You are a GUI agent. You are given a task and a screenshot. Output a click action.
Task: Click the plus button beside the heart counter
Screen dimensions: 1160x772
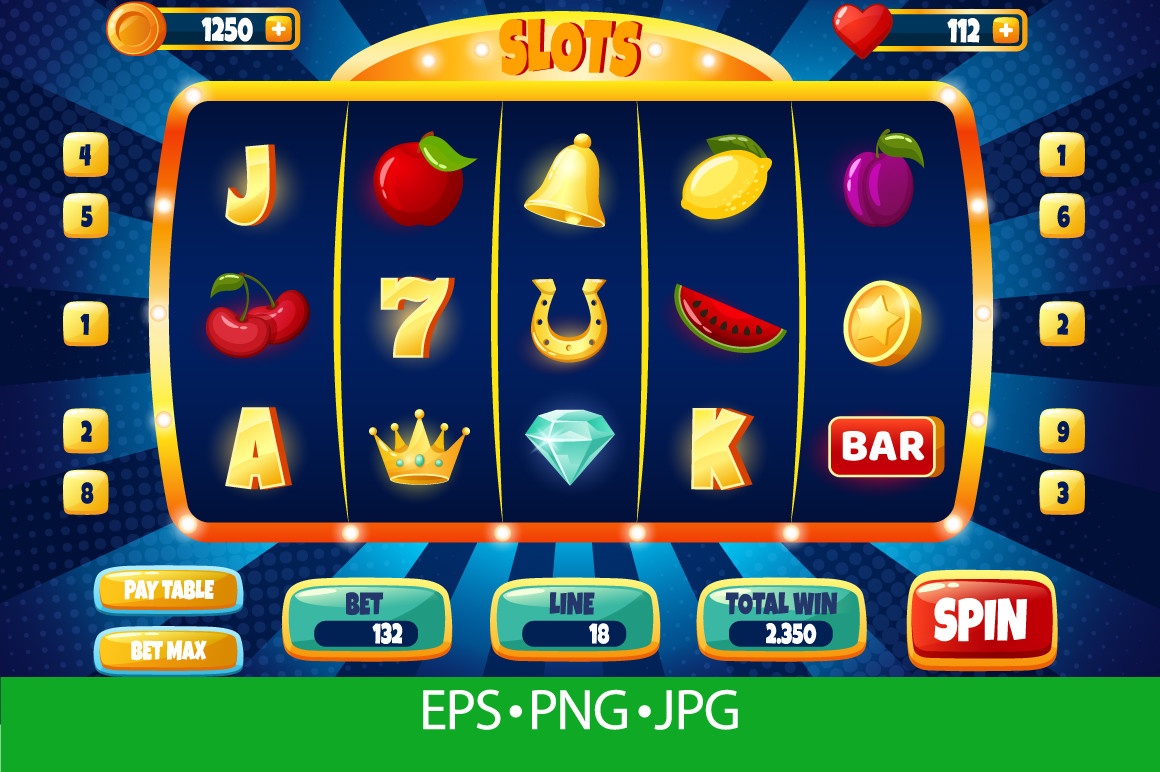1006,31
